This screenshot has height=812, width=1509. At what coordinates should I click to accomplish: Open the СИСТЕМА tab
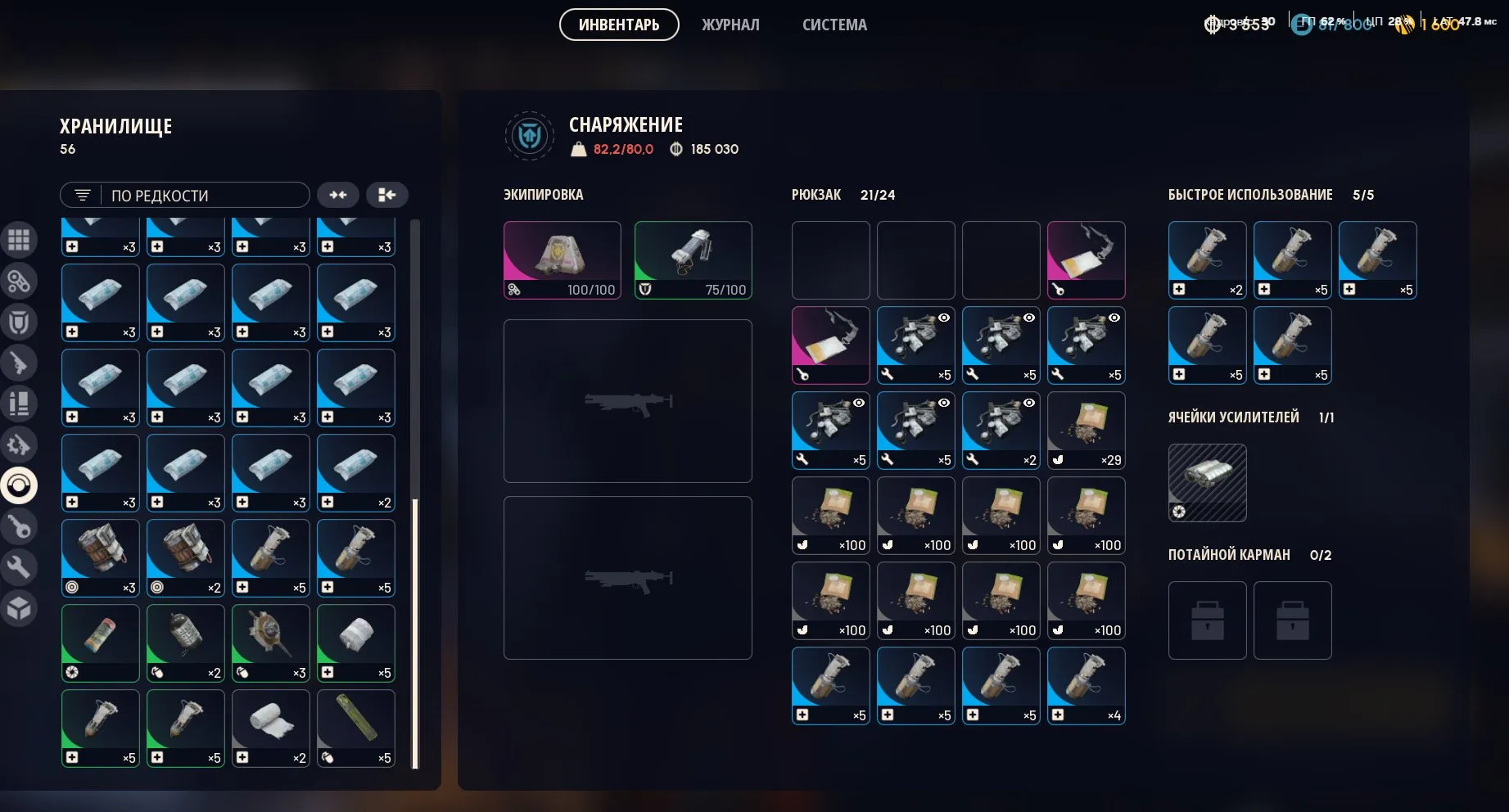[834, 25]
